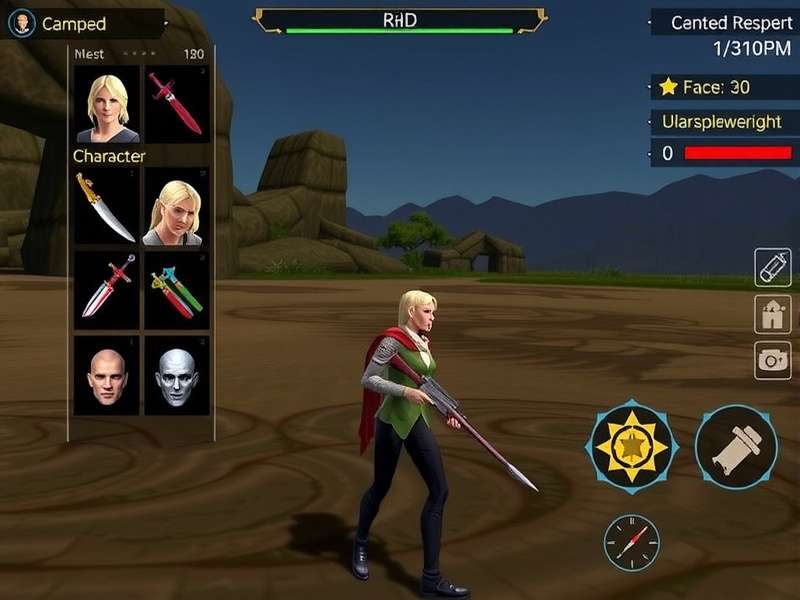Choose the red dagger inventory slot
The height and width of the screenshot is (600, 800).
(x=177, y=105)
